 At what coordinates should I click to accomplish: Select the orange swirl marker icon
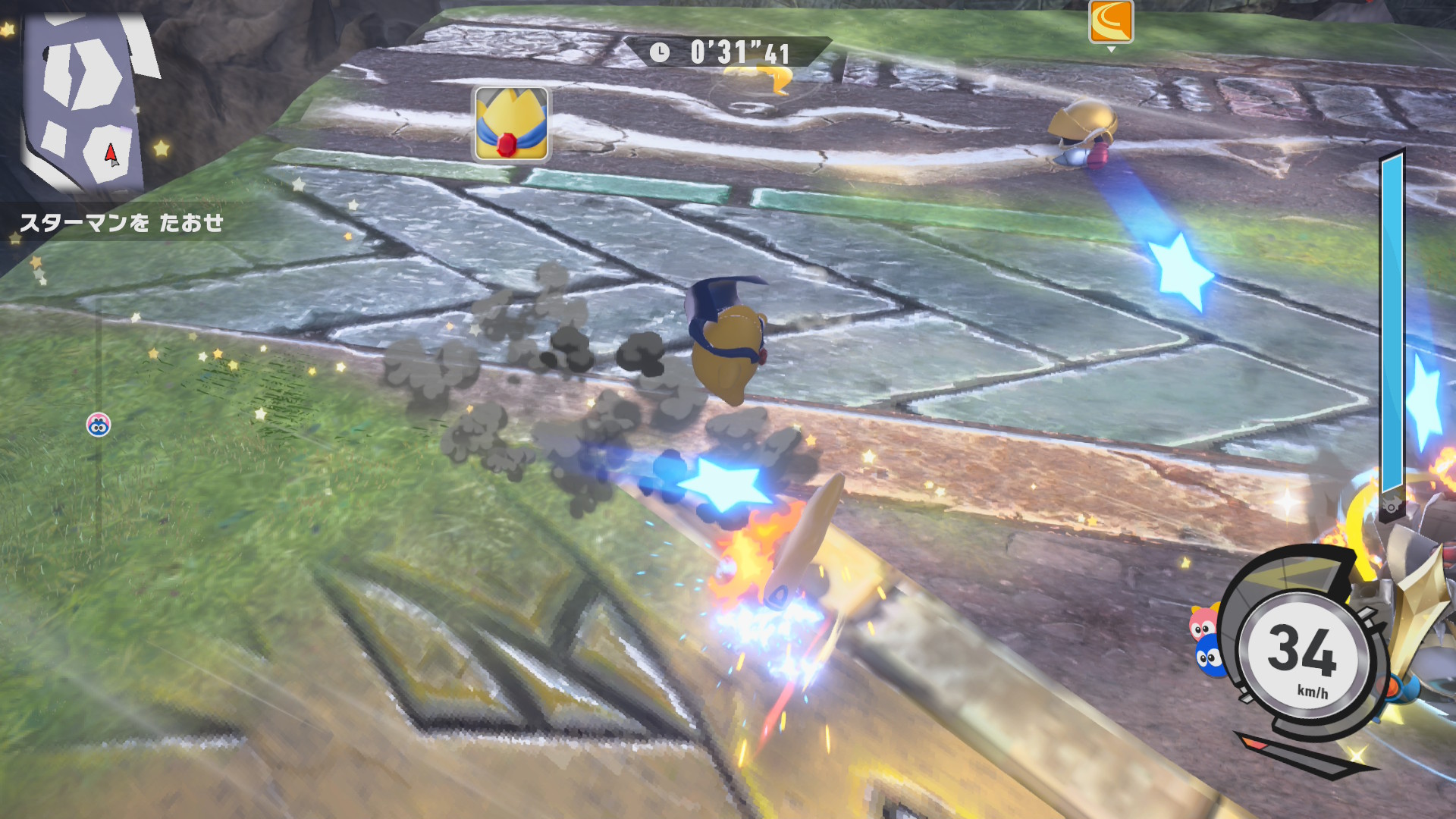pyautogui.click(x=1111, y=21)
